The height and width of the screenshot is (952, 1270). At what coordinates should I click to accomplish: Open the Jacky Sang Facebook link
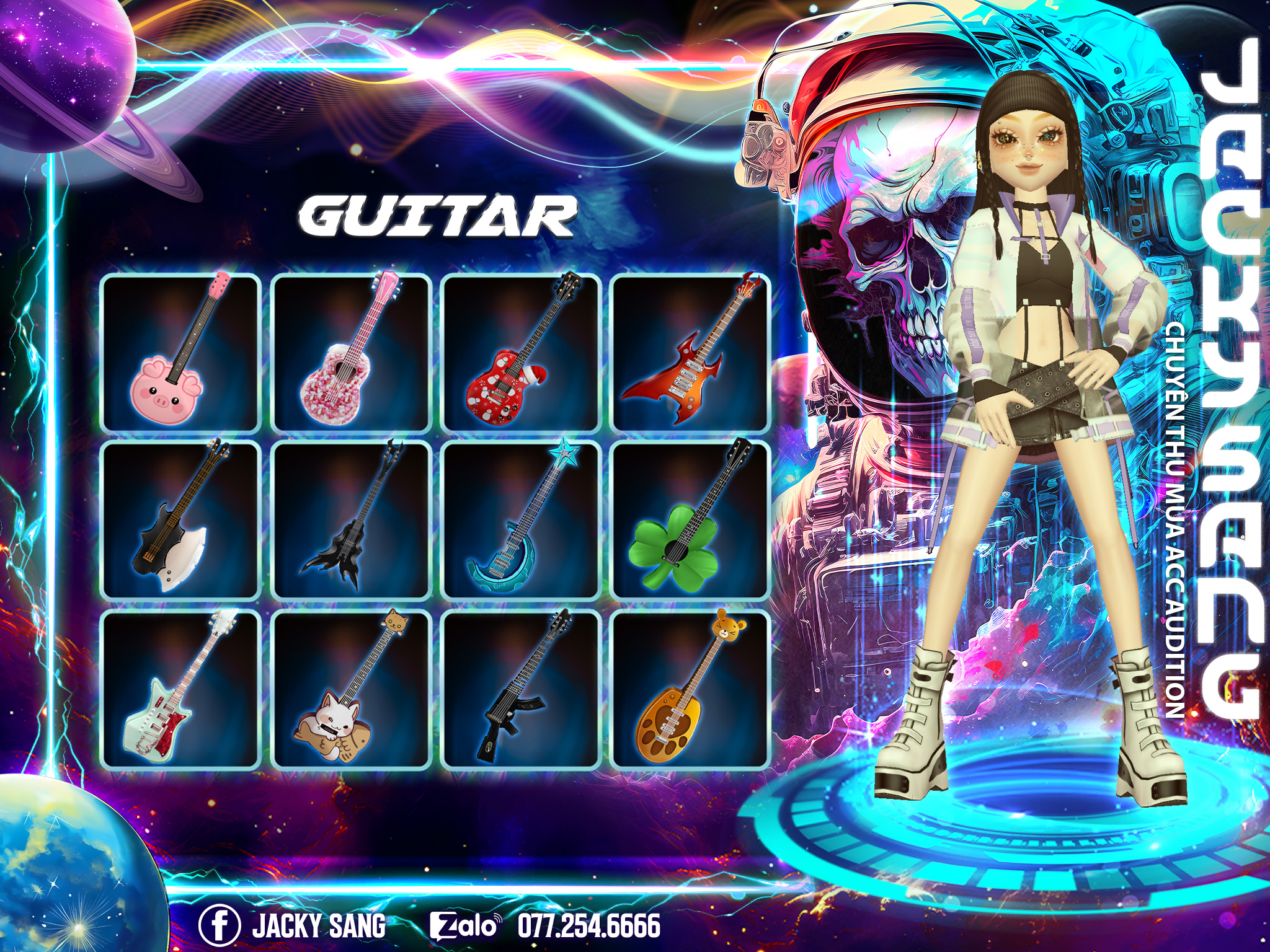point(293,925)
